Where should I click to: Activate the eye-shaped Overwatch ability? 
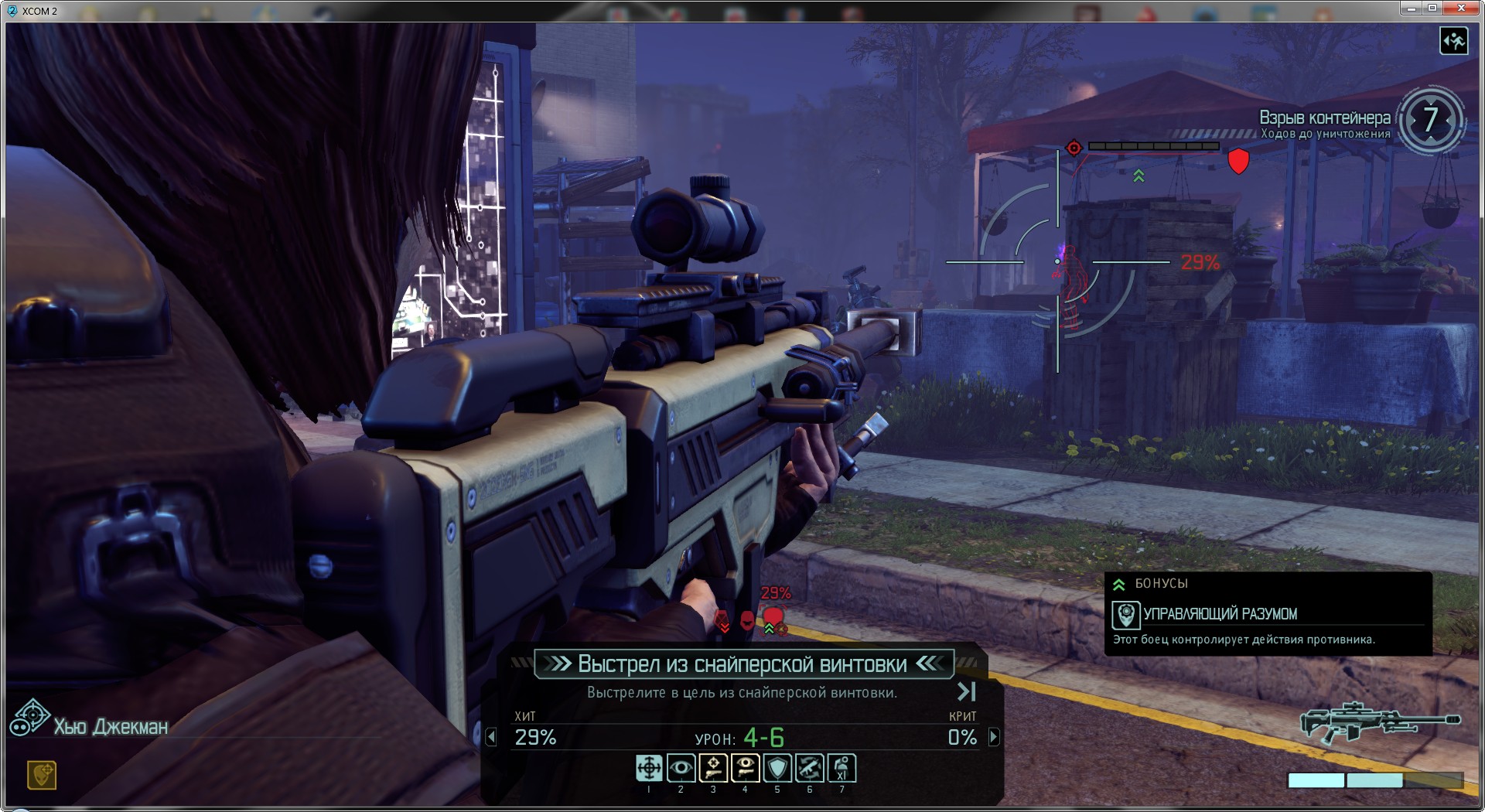tap(681, 768)
